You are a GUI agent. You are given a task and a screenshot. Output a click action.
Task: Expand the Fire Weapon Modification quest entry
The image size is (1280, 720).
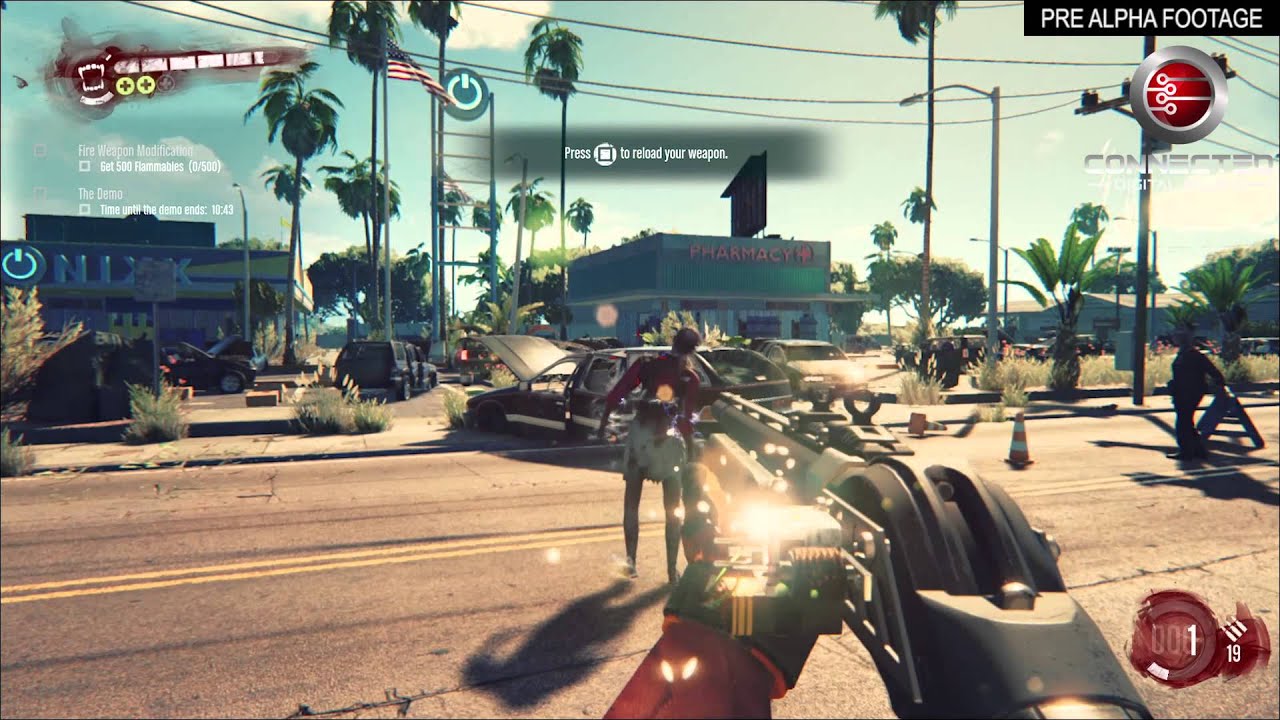(136, 150)
